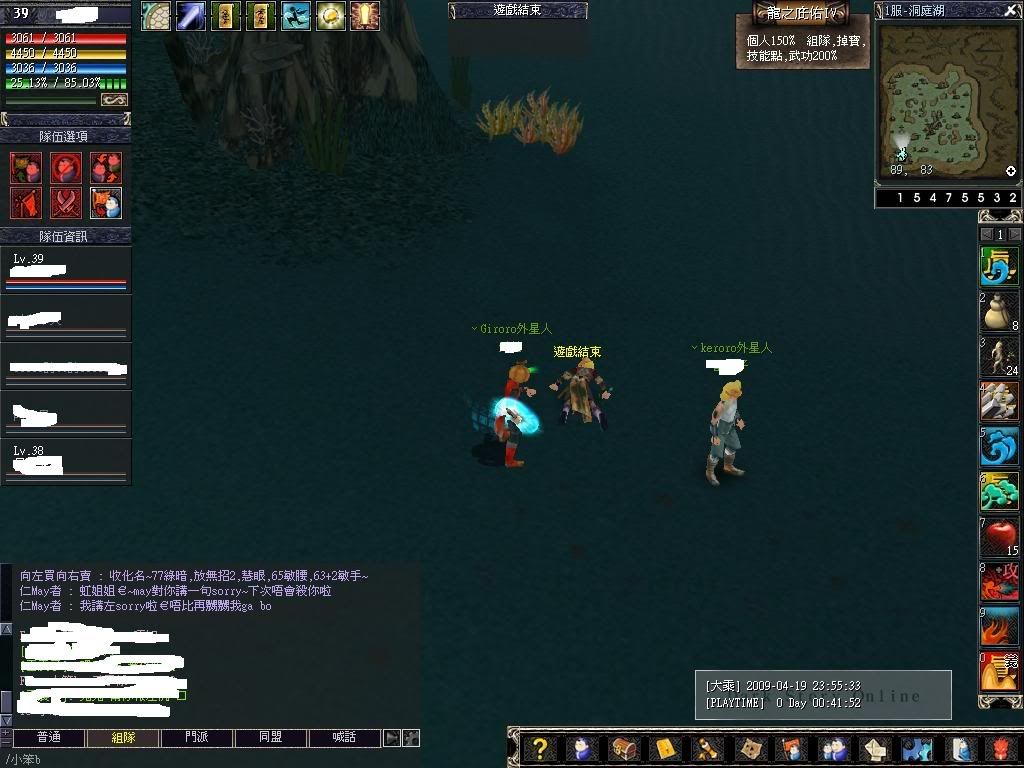The width and height of the screenshot is (1024, 768).
Task: Select the running figure buff icon
Action: pyautogui.click(x=295, y=16)
